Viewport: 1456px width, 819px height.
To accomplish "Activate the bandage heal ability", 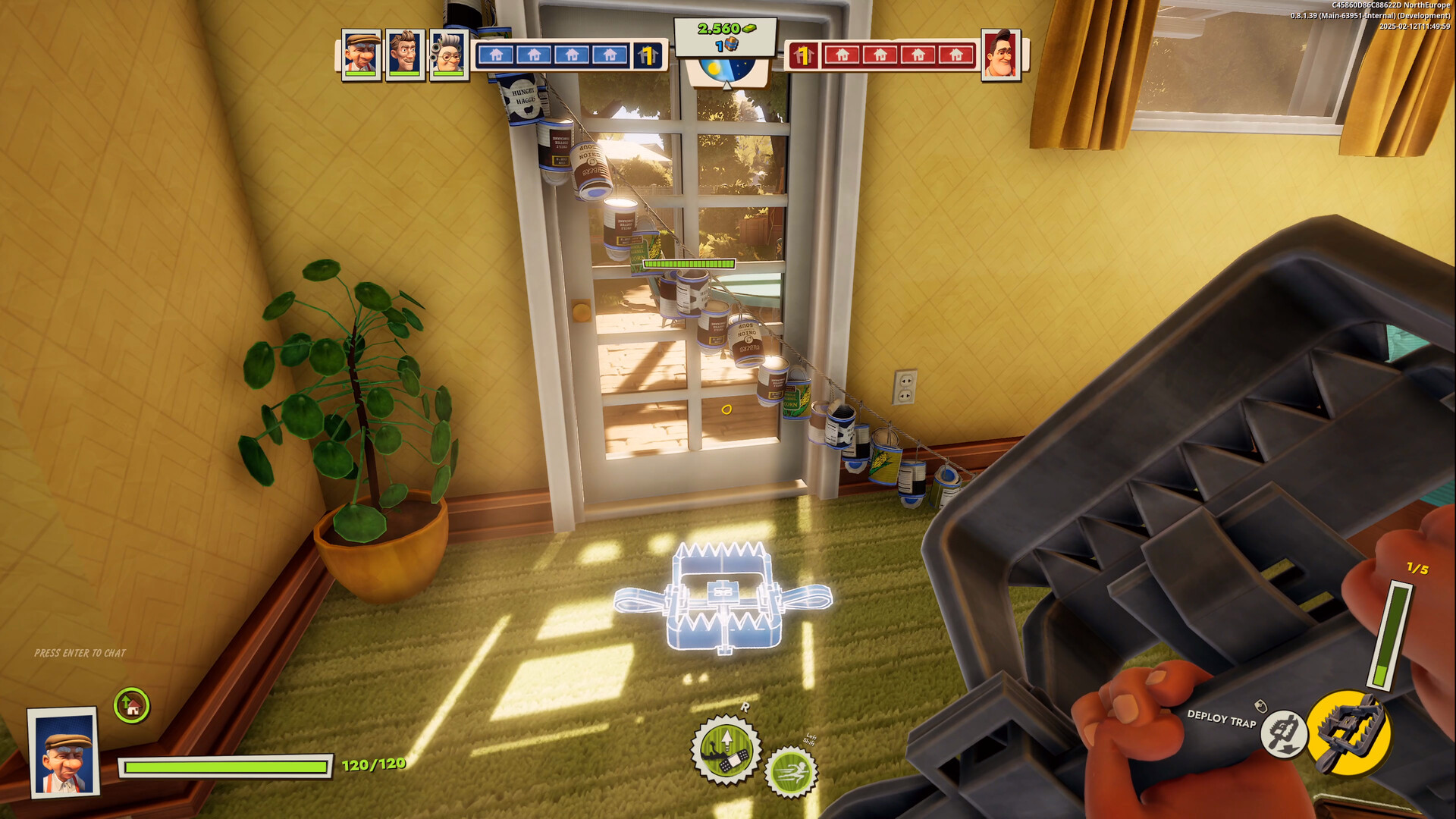I will [x=725, y=750].
